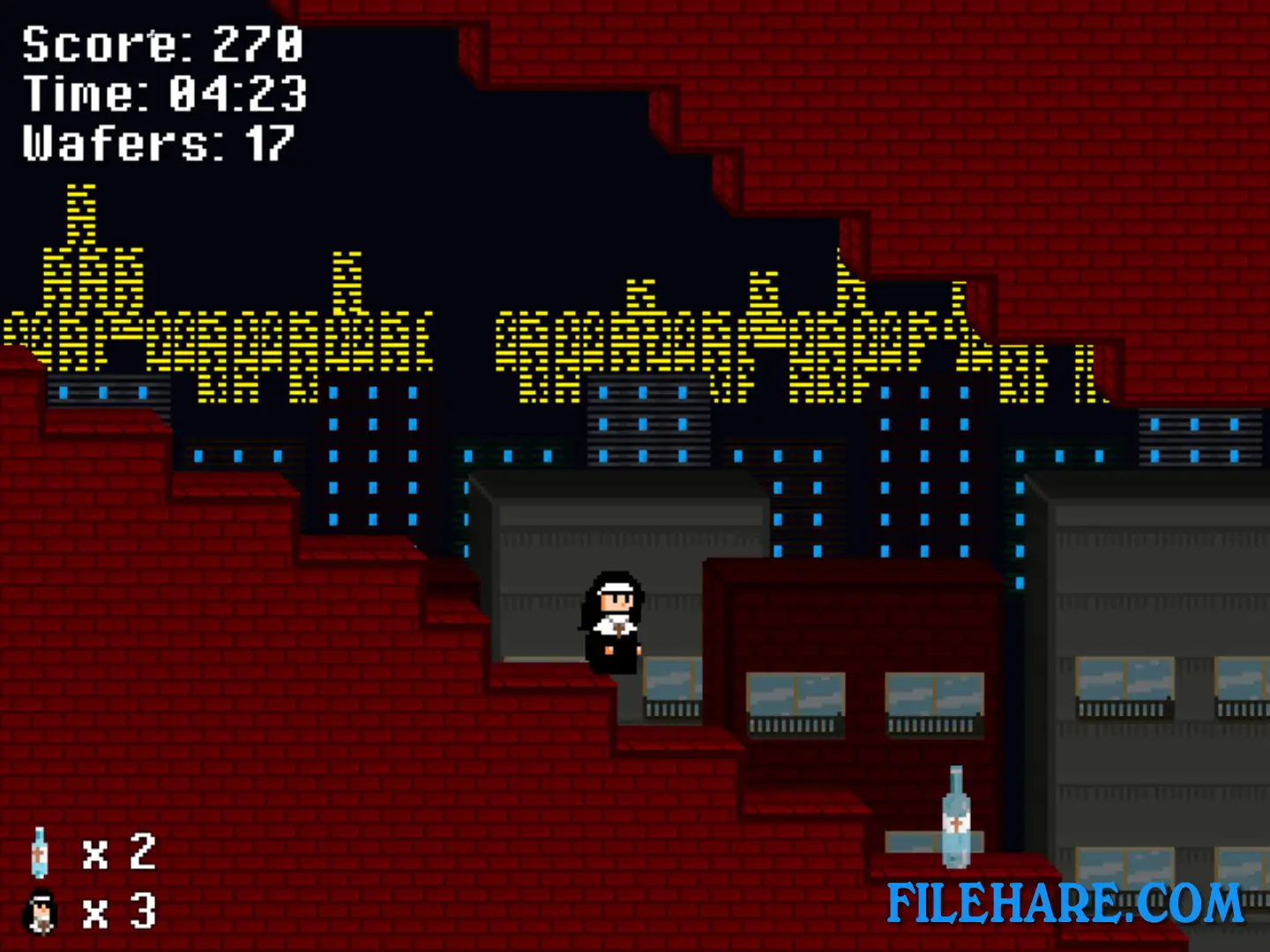Click the holy water bottle pickup on the ledge
The width and height of the screenshot is (1270, 952).
coord(957,815)
